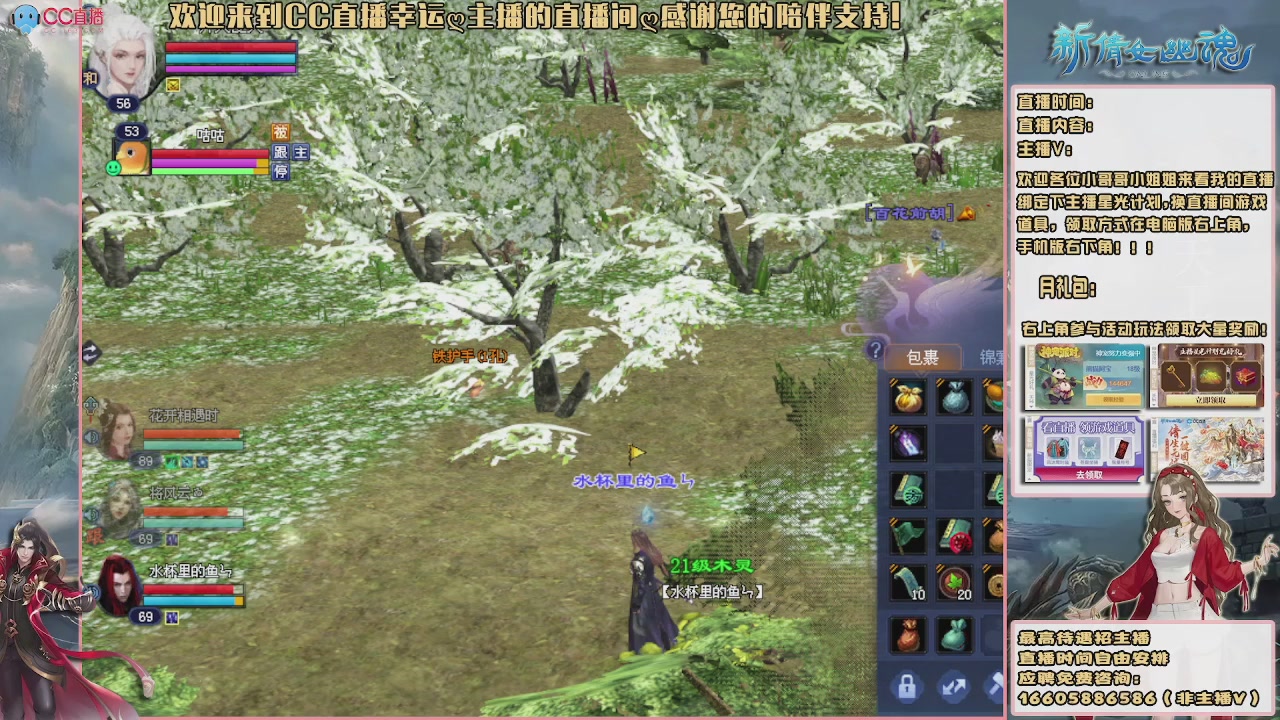The width and height of the screenshot is (1280, 720).
Task: Select the yellow pouch in the inventory
Action: [x=906, y=398]
